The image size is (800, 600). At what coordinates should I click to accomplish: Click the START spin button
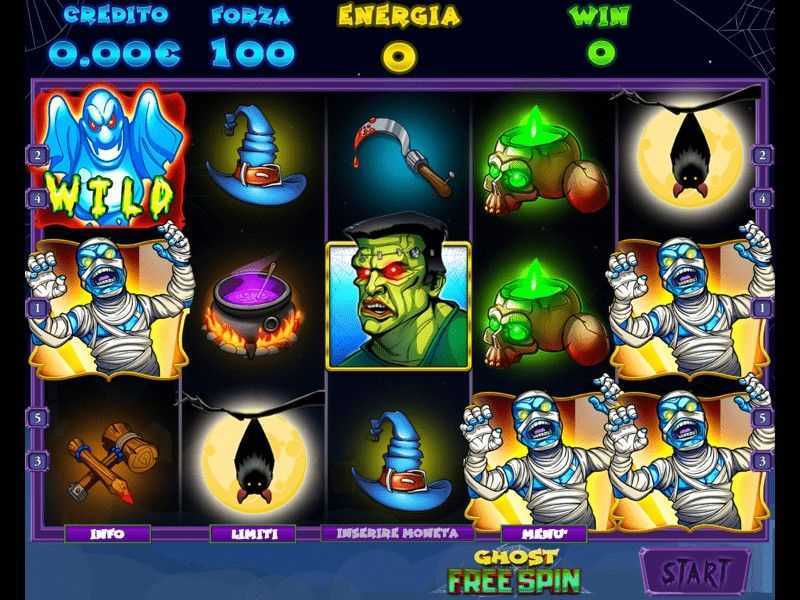point(695,573)
